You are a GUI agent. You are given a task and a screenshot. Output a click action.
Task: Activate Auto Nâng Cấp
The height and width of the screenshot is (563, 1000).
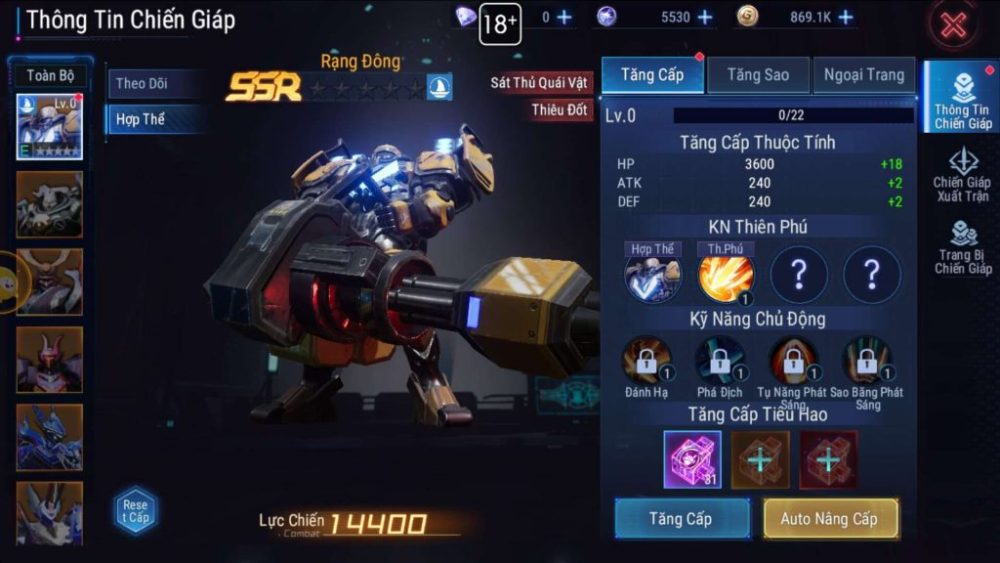831,519
